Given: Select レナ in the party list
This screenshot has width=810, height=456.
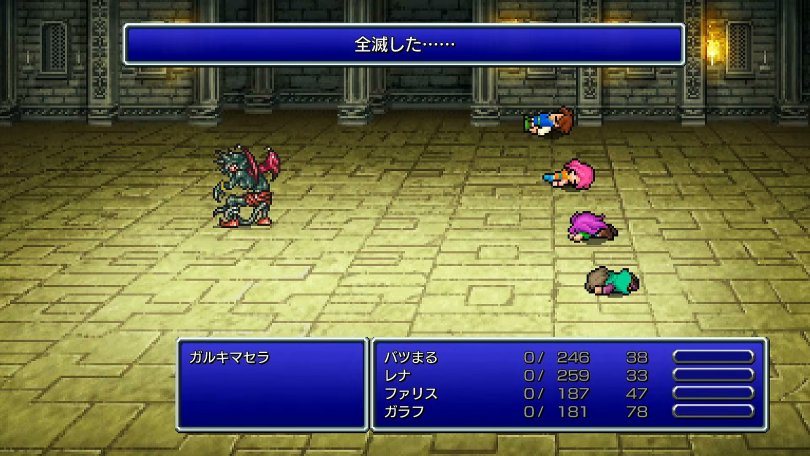Looking at the screenshot, I should [397, 375].
